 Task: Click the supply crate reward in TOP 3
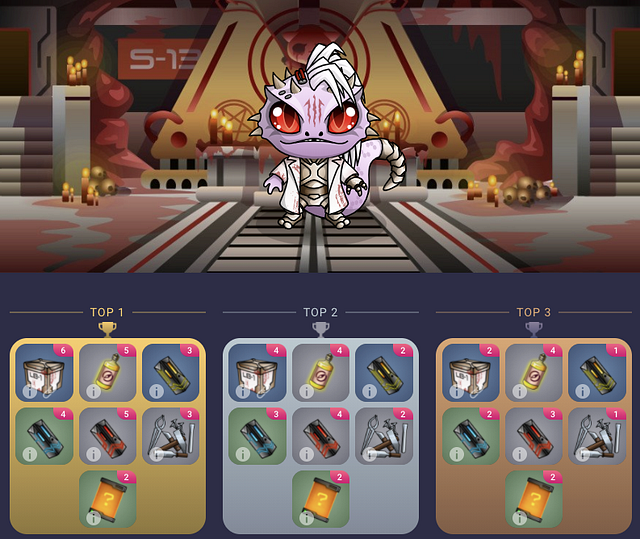(x=472, y=372)
